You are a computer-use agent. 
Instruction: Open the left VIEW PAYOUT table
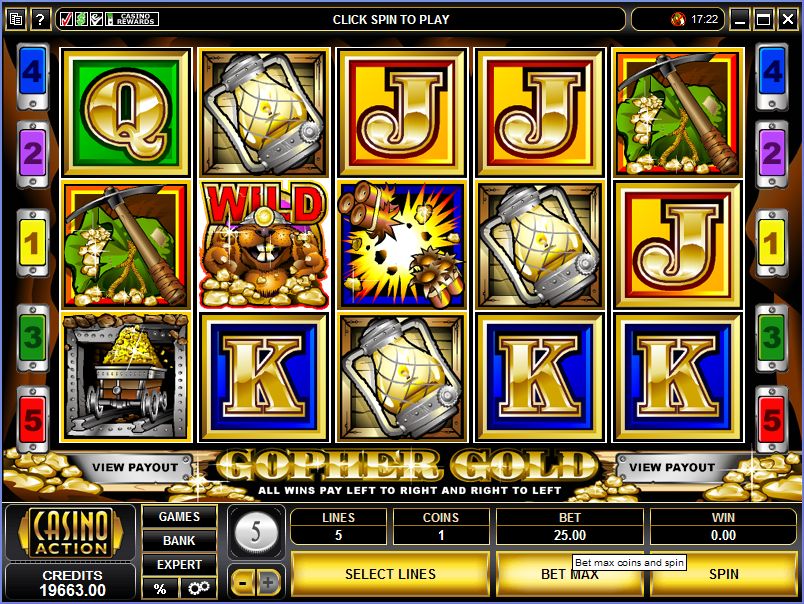pyautogui.click(x=135, y=467)
